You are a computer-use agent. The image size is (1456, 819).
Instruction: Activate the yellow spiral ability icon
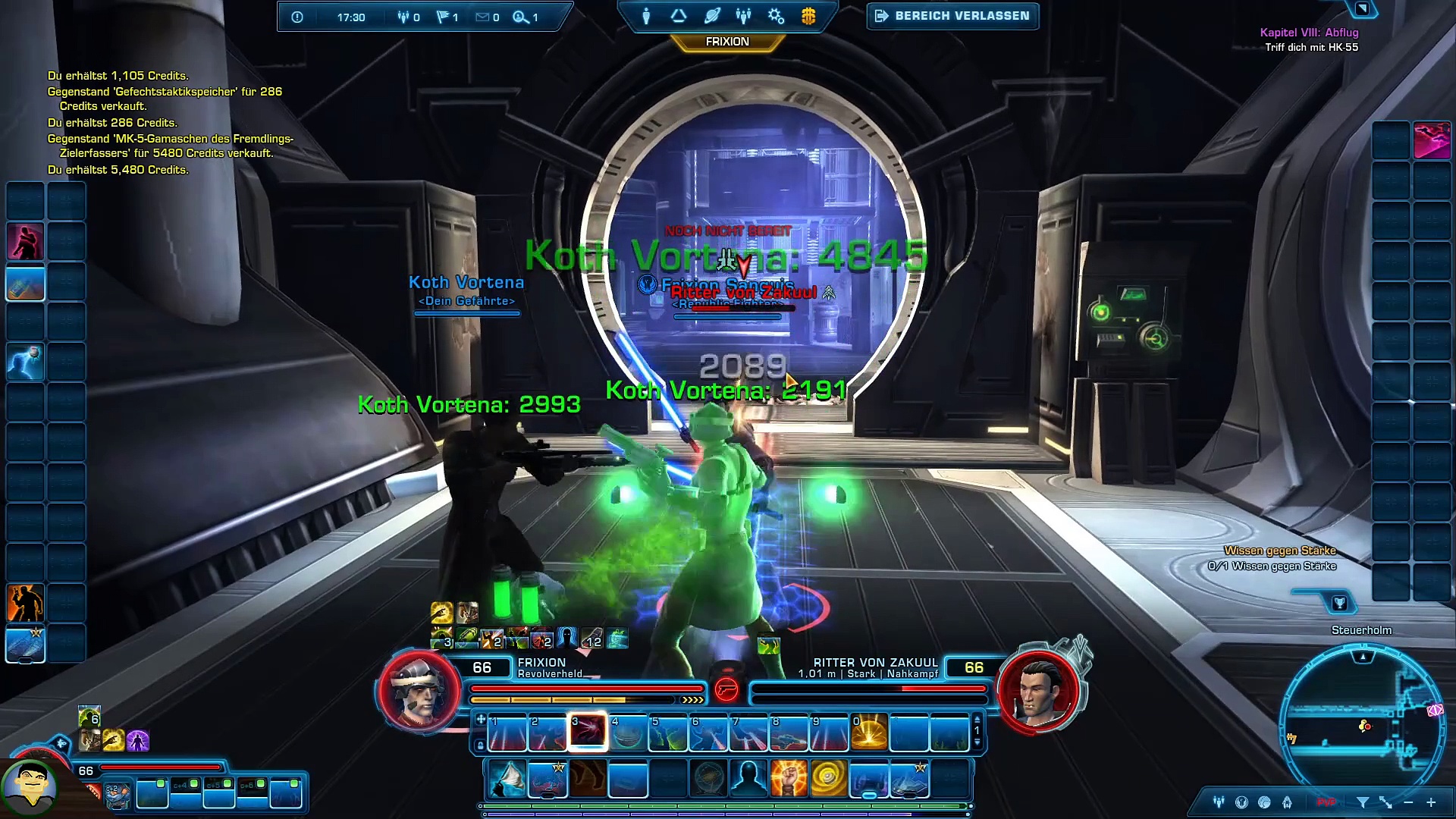(x=828, y=779)
